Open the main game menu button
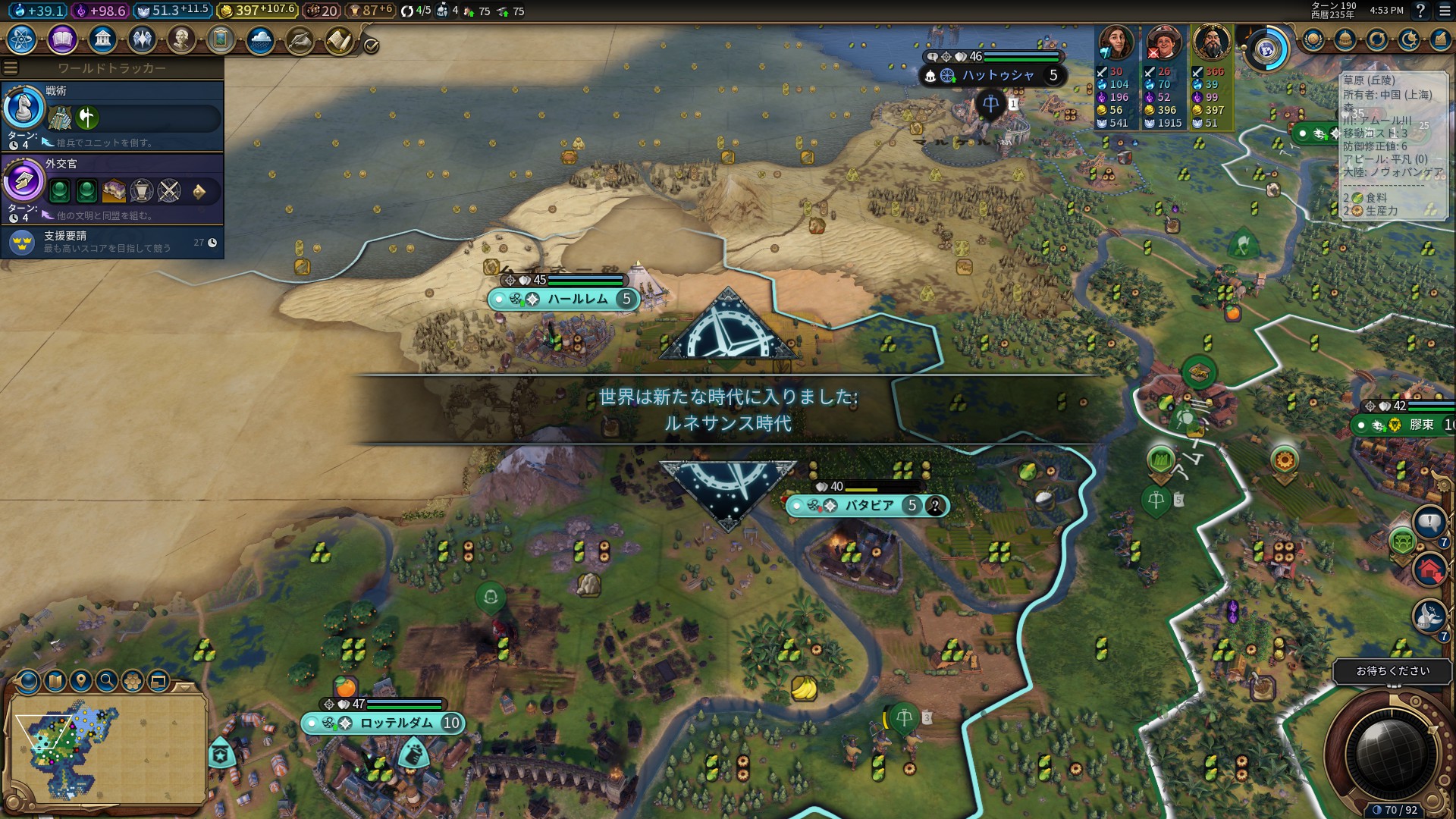 click(x=1444, y=11)
